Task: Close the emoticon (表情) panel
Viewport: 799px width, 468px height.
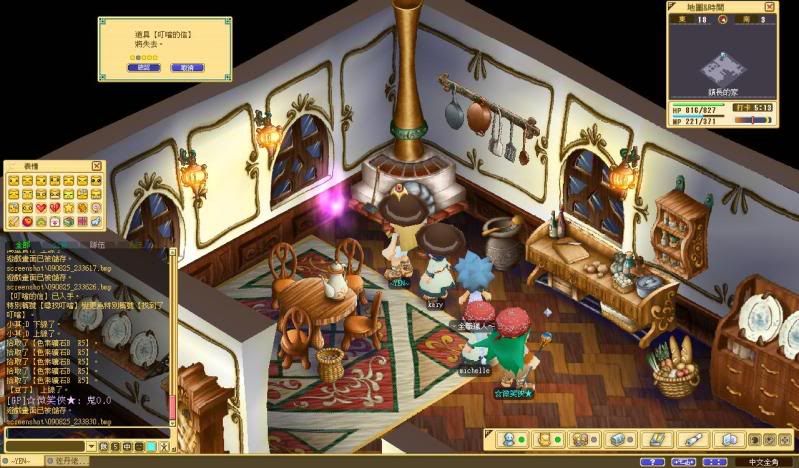Action: point(97,166)
